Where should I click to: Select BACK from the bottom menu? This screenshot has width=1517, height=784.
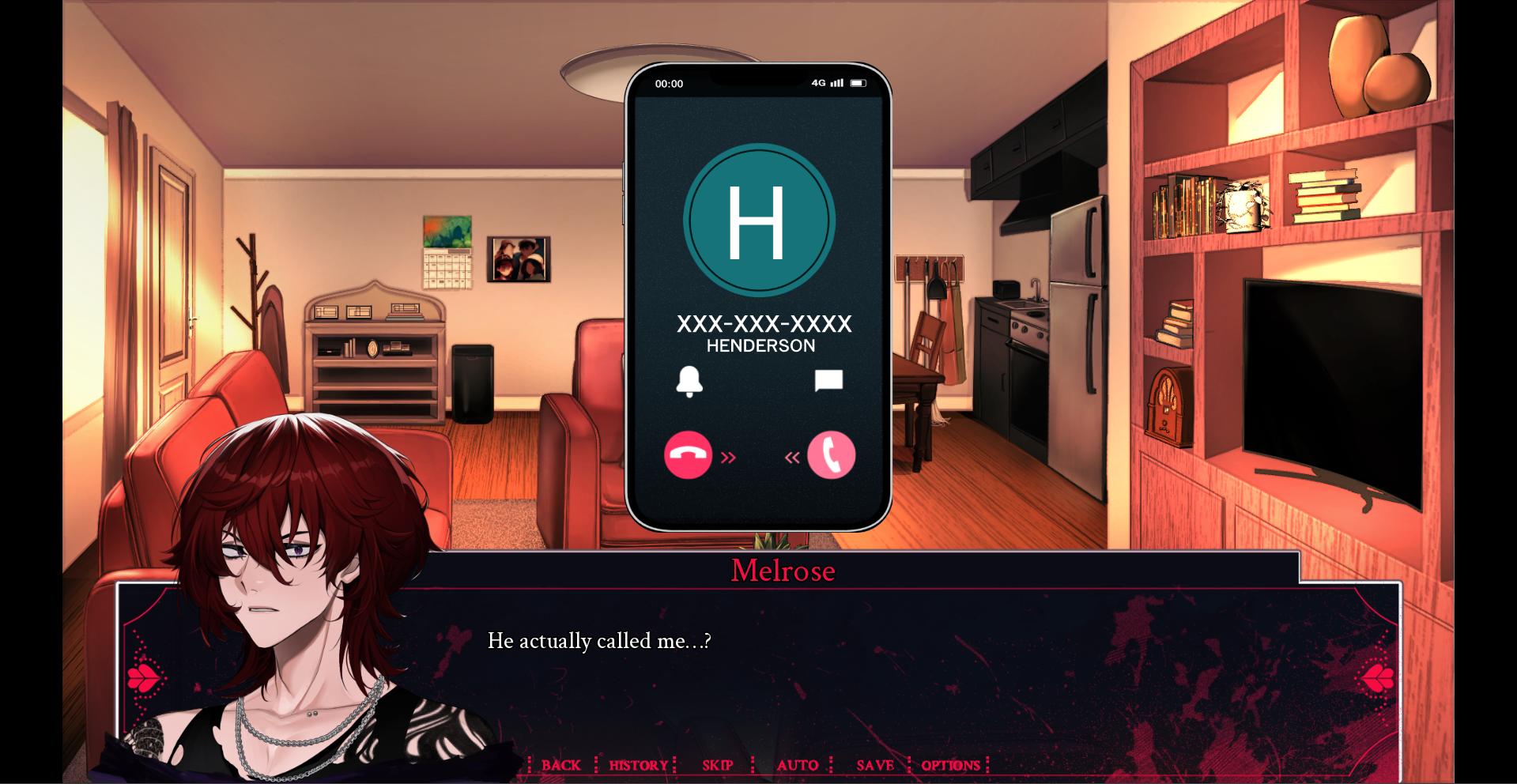[561, 765]
